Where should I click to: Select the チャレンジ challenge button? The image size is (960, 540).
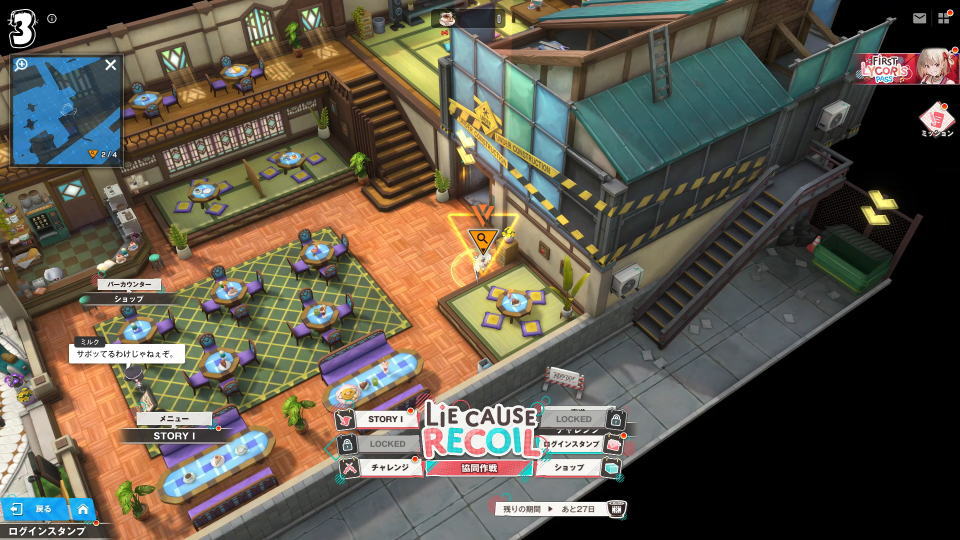[387, 467]
